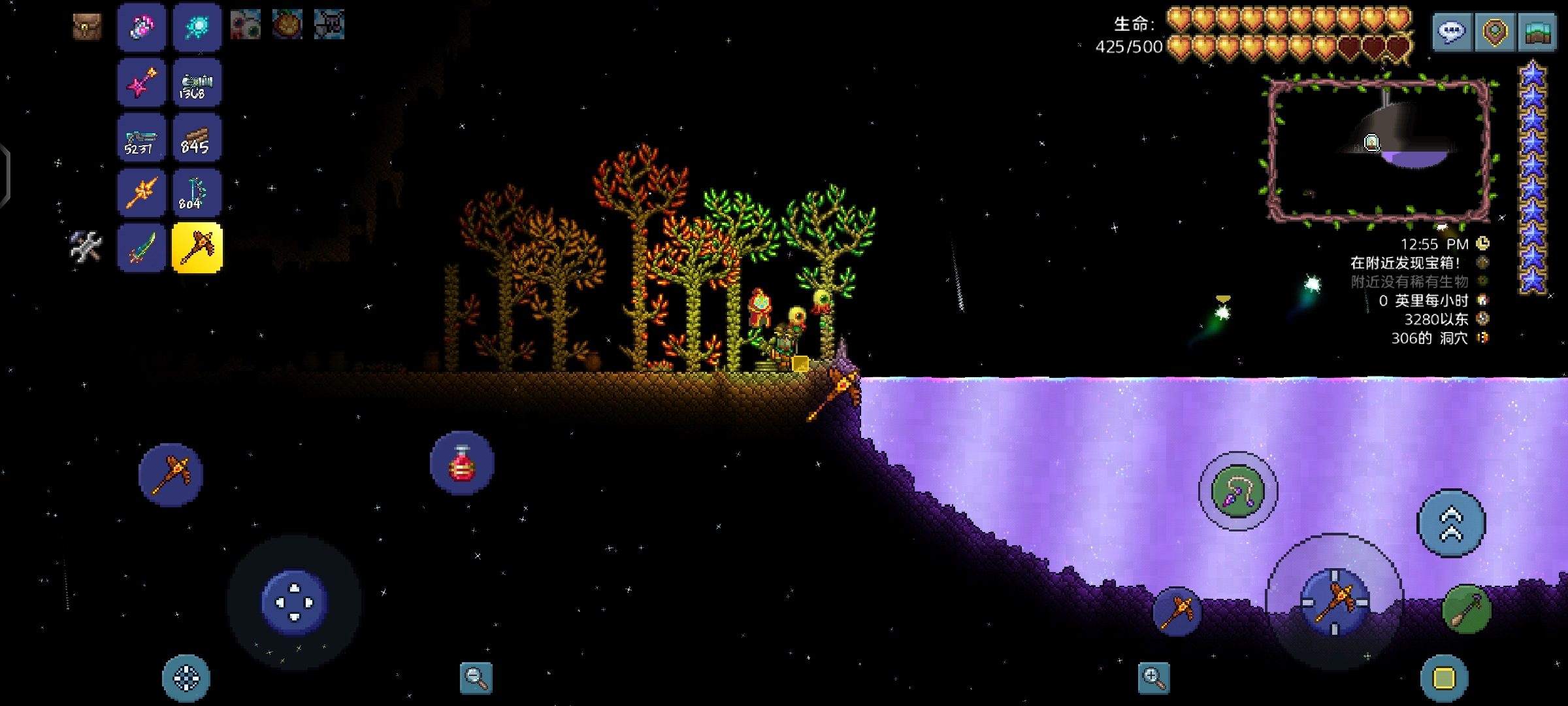Open the inventory bag
The image size is (1568, 706).
click(87, 27)
